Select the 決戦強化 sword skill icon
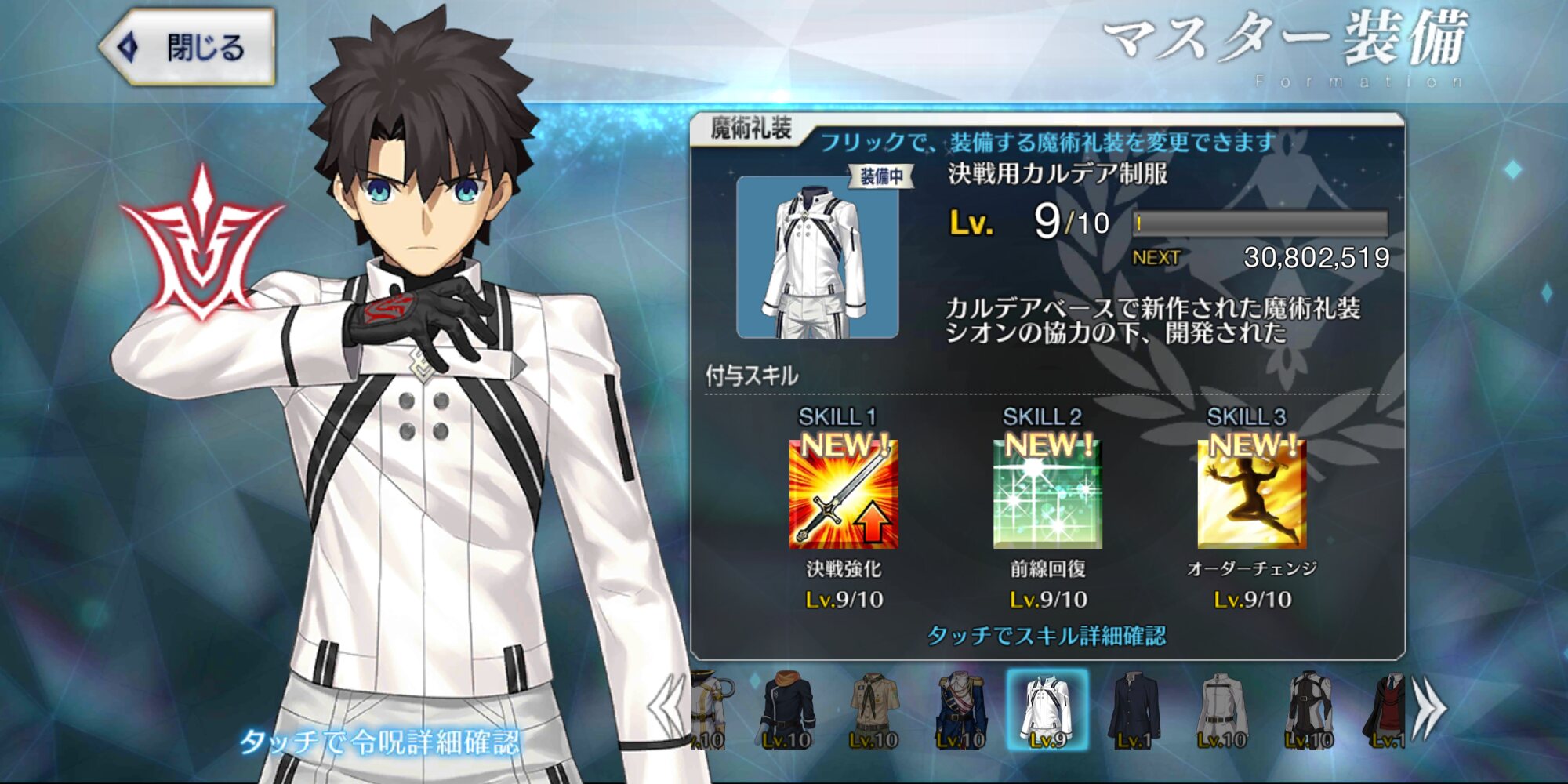Image resolution: width=1568 pixels, height=784 pixels. tap(844, 494)
